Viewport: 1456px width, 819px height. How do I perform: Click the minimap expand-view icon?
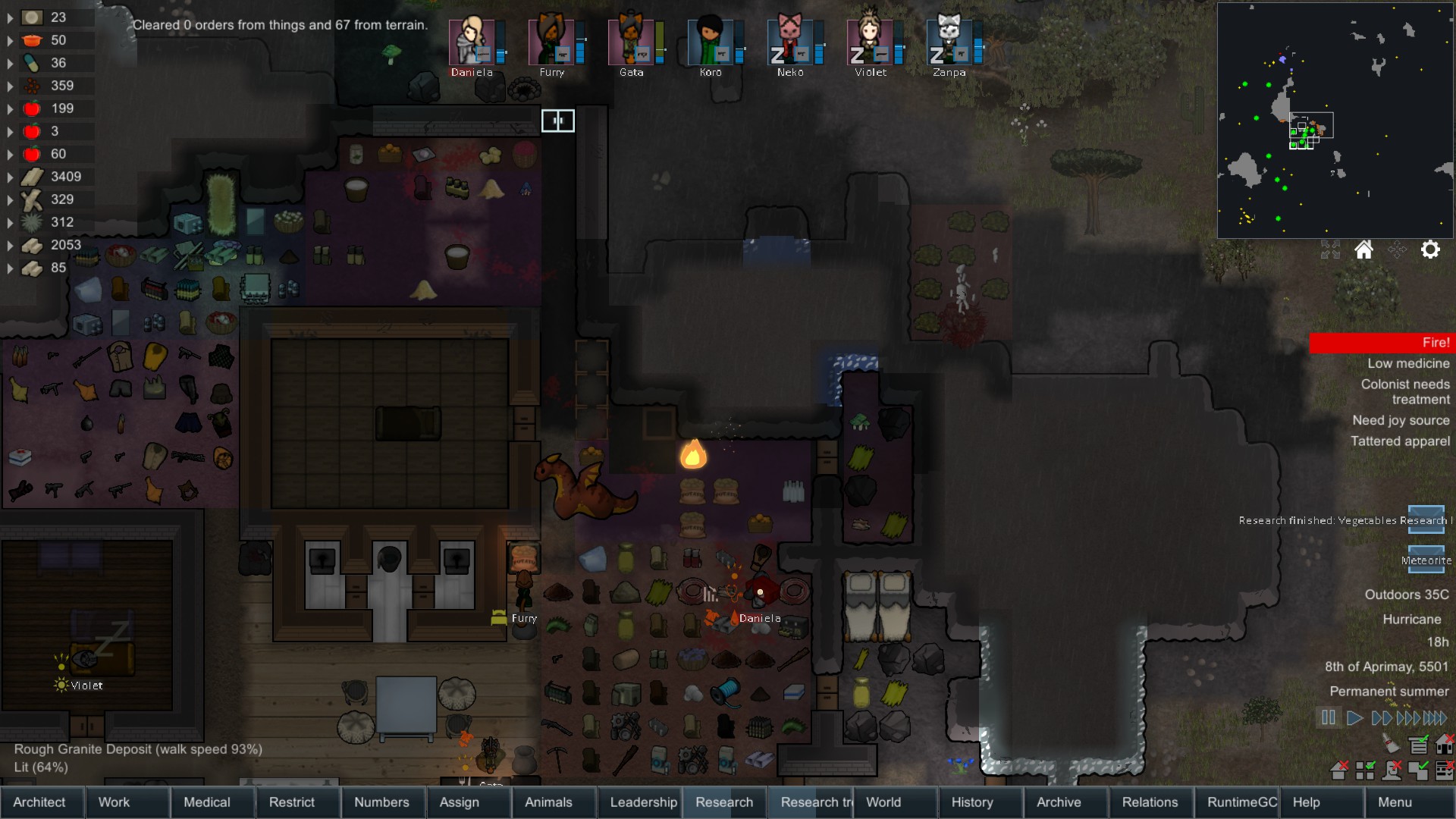(x=1329, y=249)
